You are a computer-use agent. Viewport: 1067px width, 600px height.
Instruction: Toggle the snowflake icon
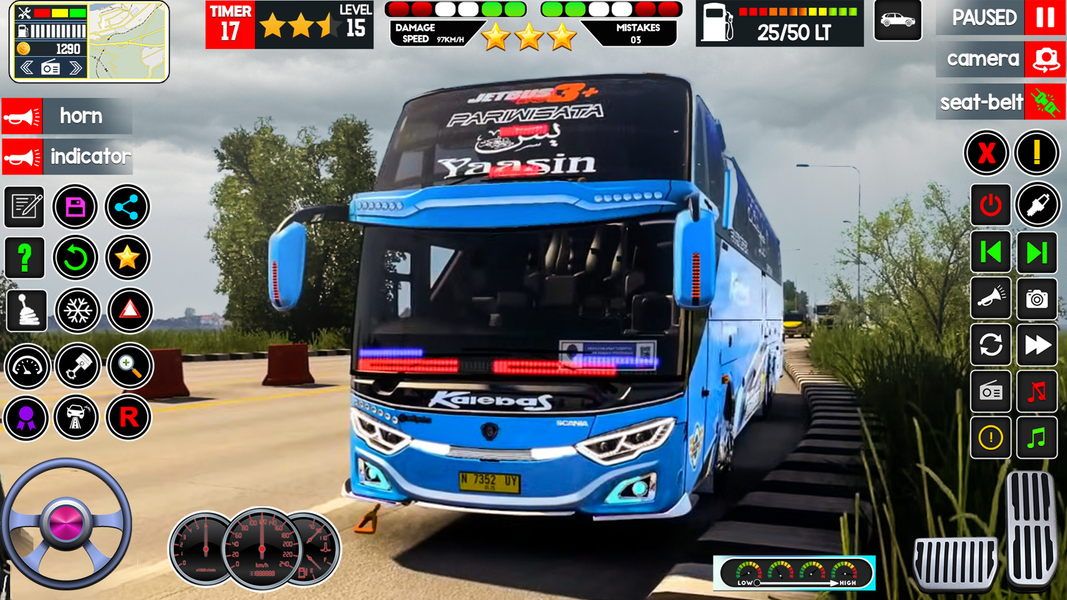(x=76, y=311)
